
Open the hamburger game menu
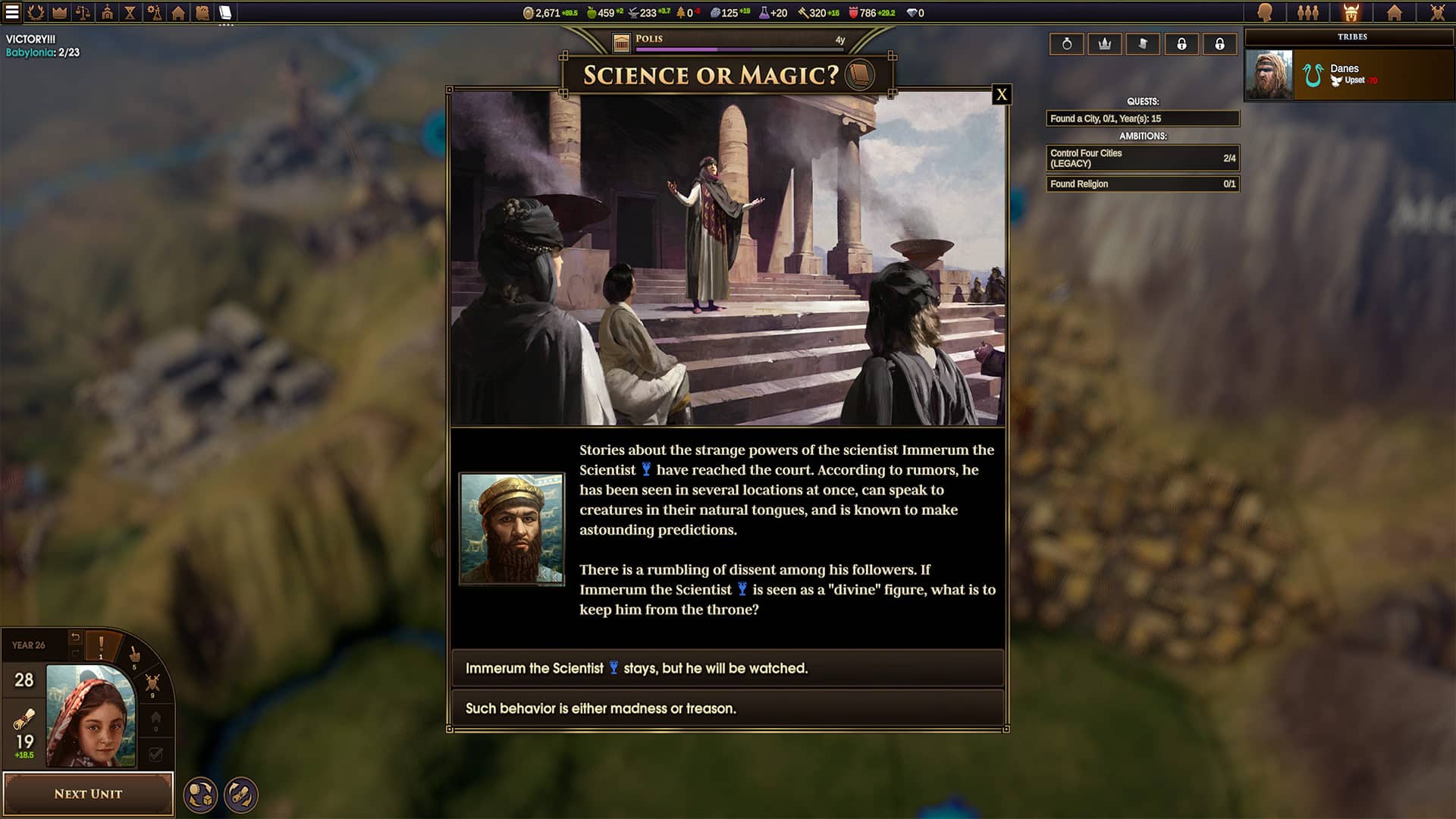[x=11, y=11]
